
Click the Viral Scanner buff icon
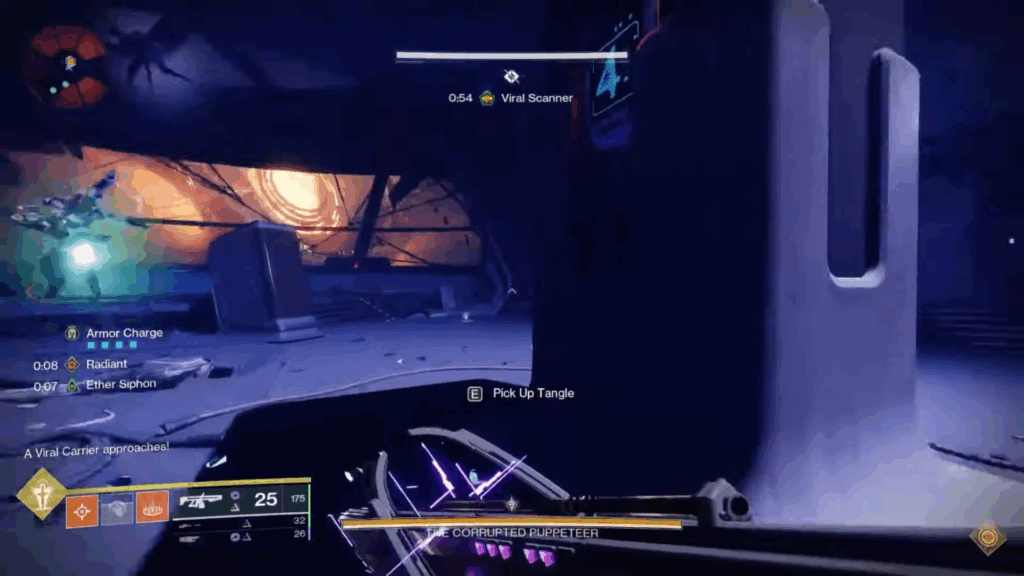(487, 98)
